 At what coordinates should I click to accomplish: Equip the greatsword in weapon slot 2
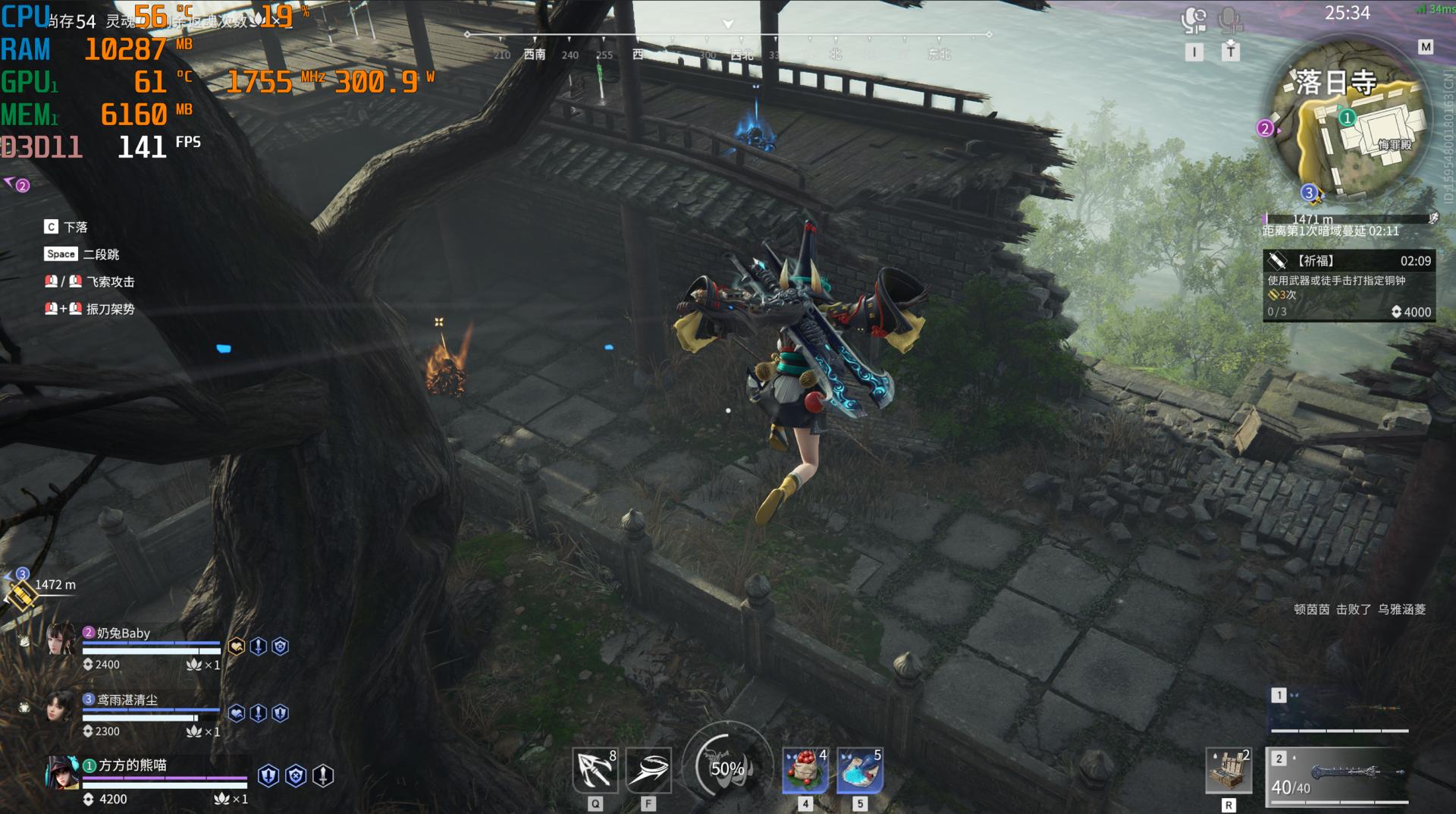click(x=1340, y=774)
